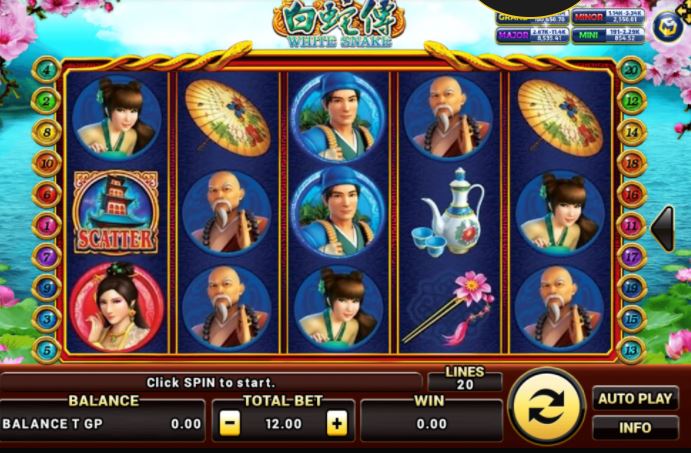Highlight payline number 4

(46, 69)
